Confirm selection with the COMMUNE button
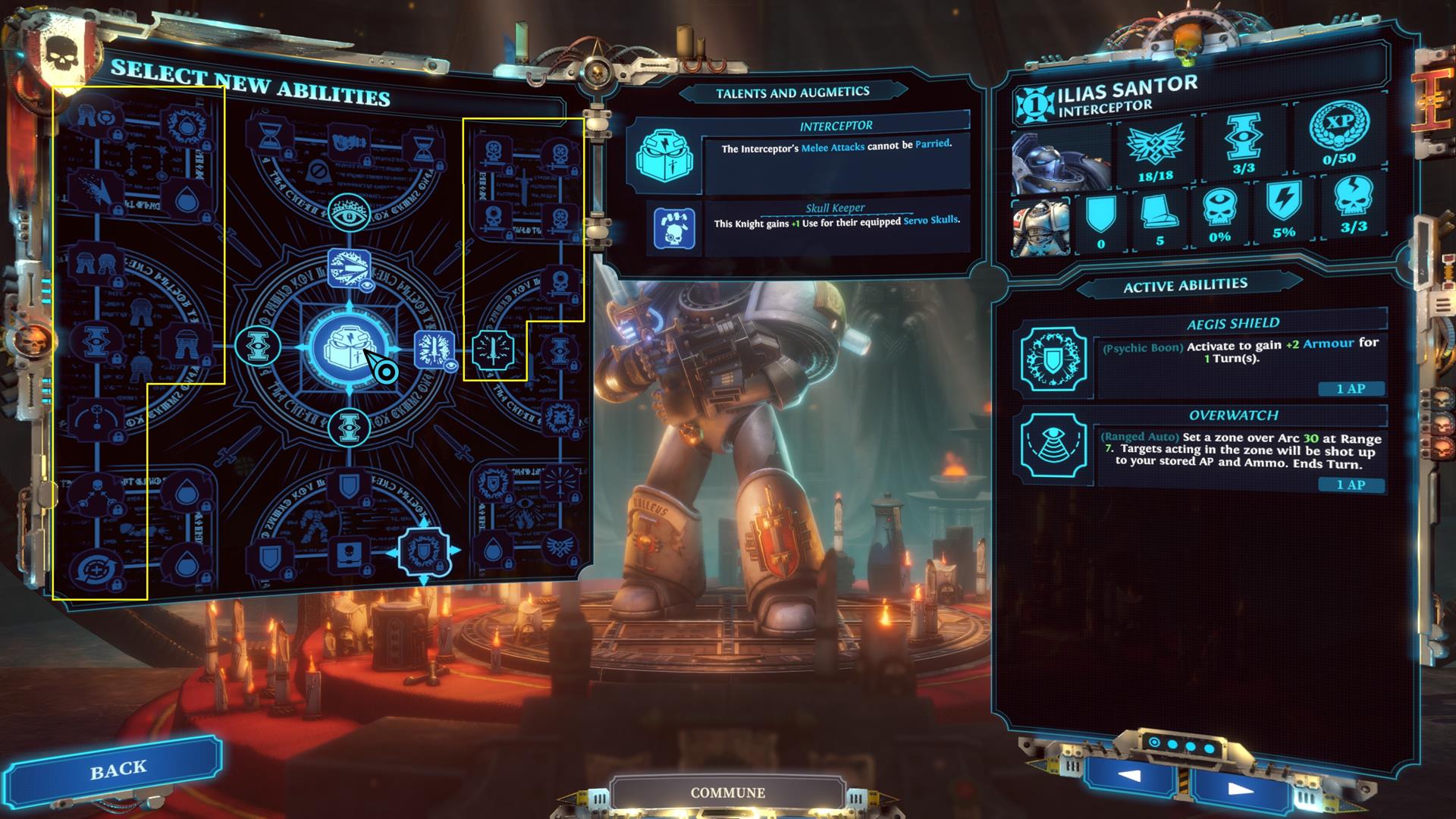The height and width of the screenshot is (819, 1456). pos(727,792)
